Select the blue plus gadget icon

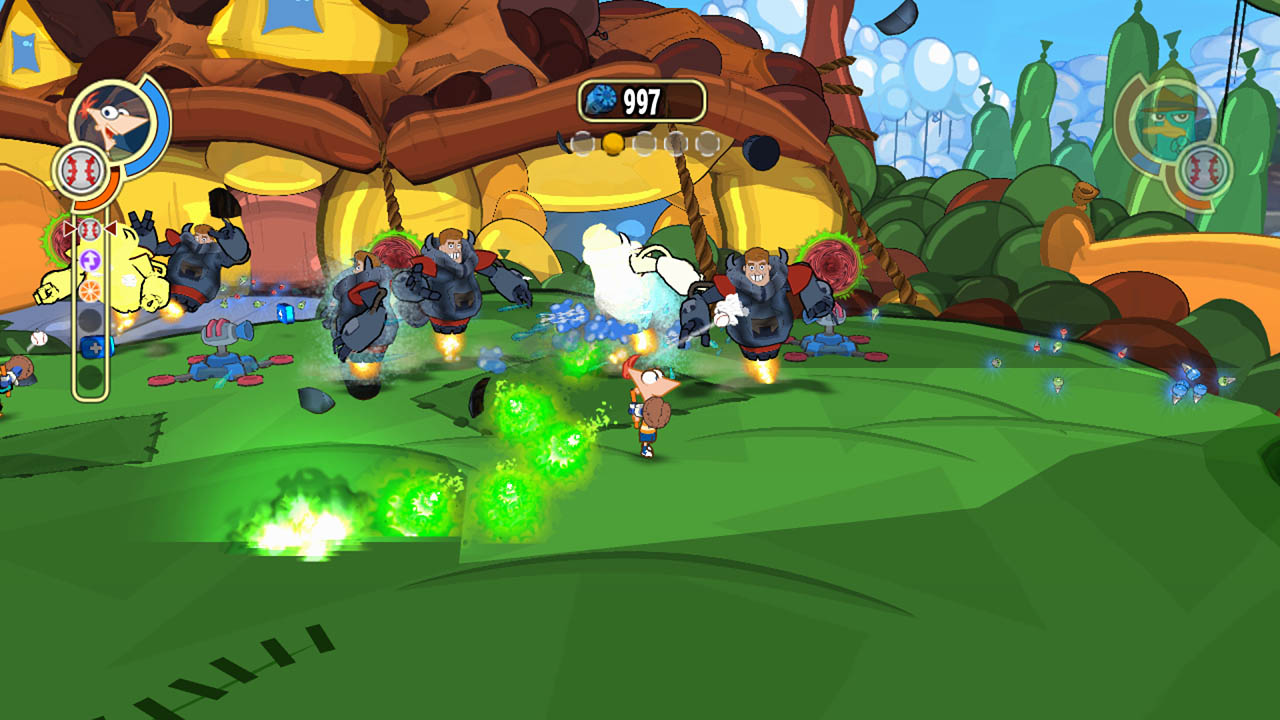point(91,347)
